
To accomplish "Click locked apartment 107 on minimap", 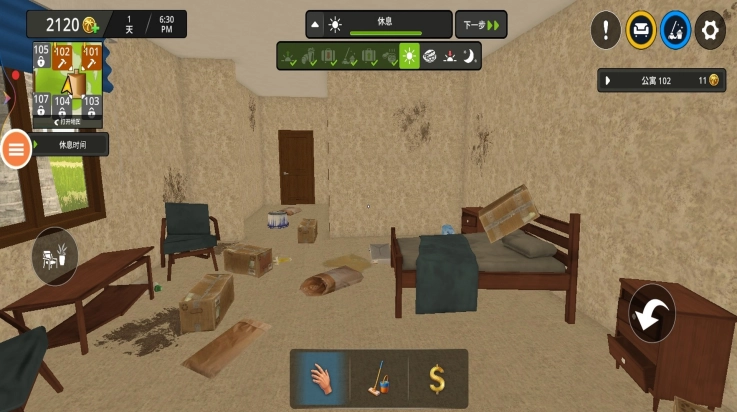I will 41,104.
